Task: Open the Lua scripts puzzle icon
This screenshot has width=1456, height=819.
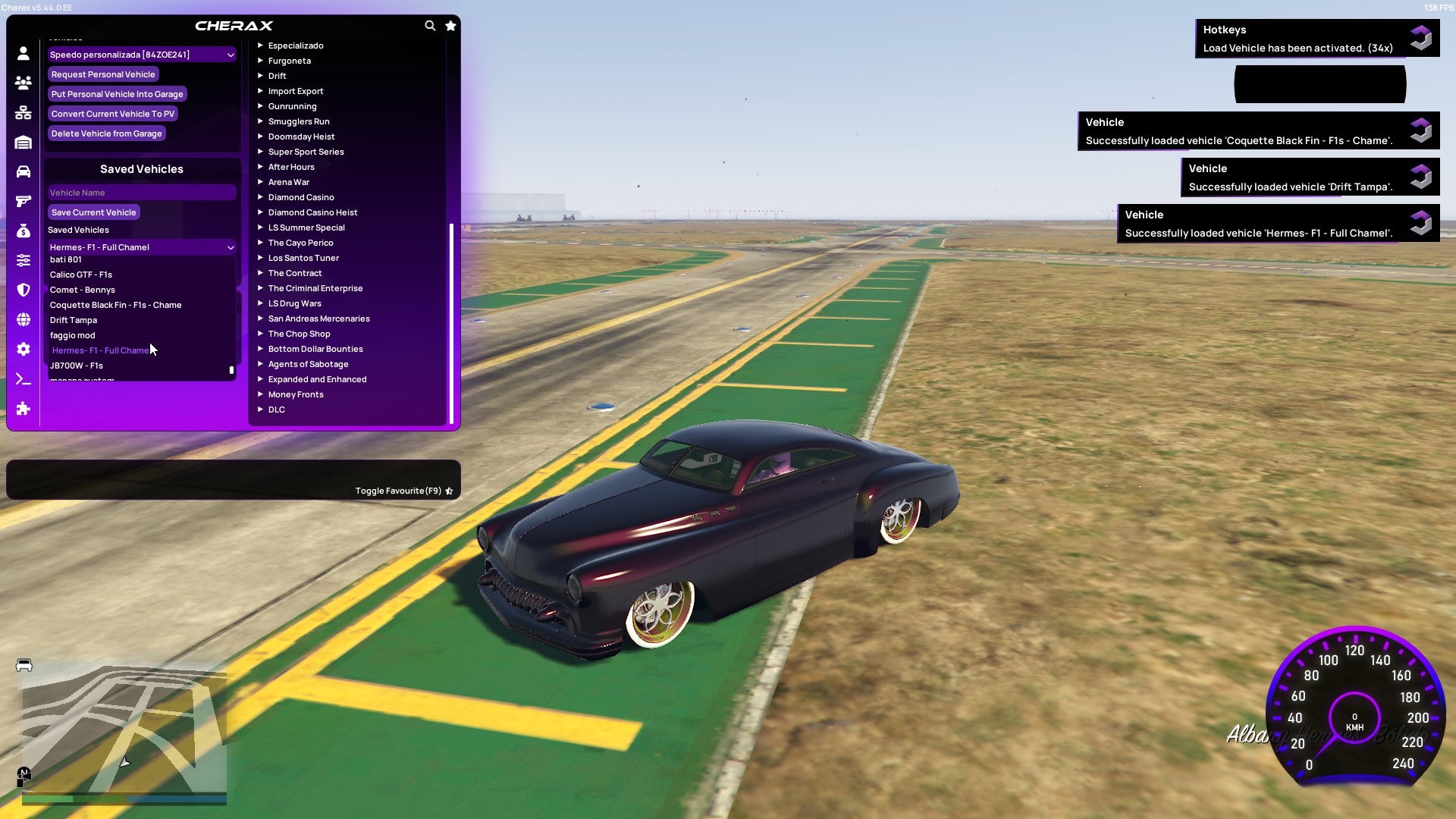Action: (x=23, y=409)
